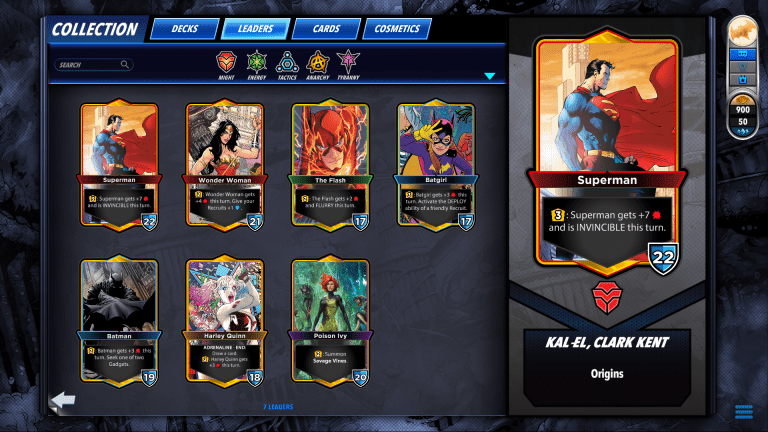Pick the Poison Ivy leader card
Screen dimensions: 768x432
coord(330,322)
